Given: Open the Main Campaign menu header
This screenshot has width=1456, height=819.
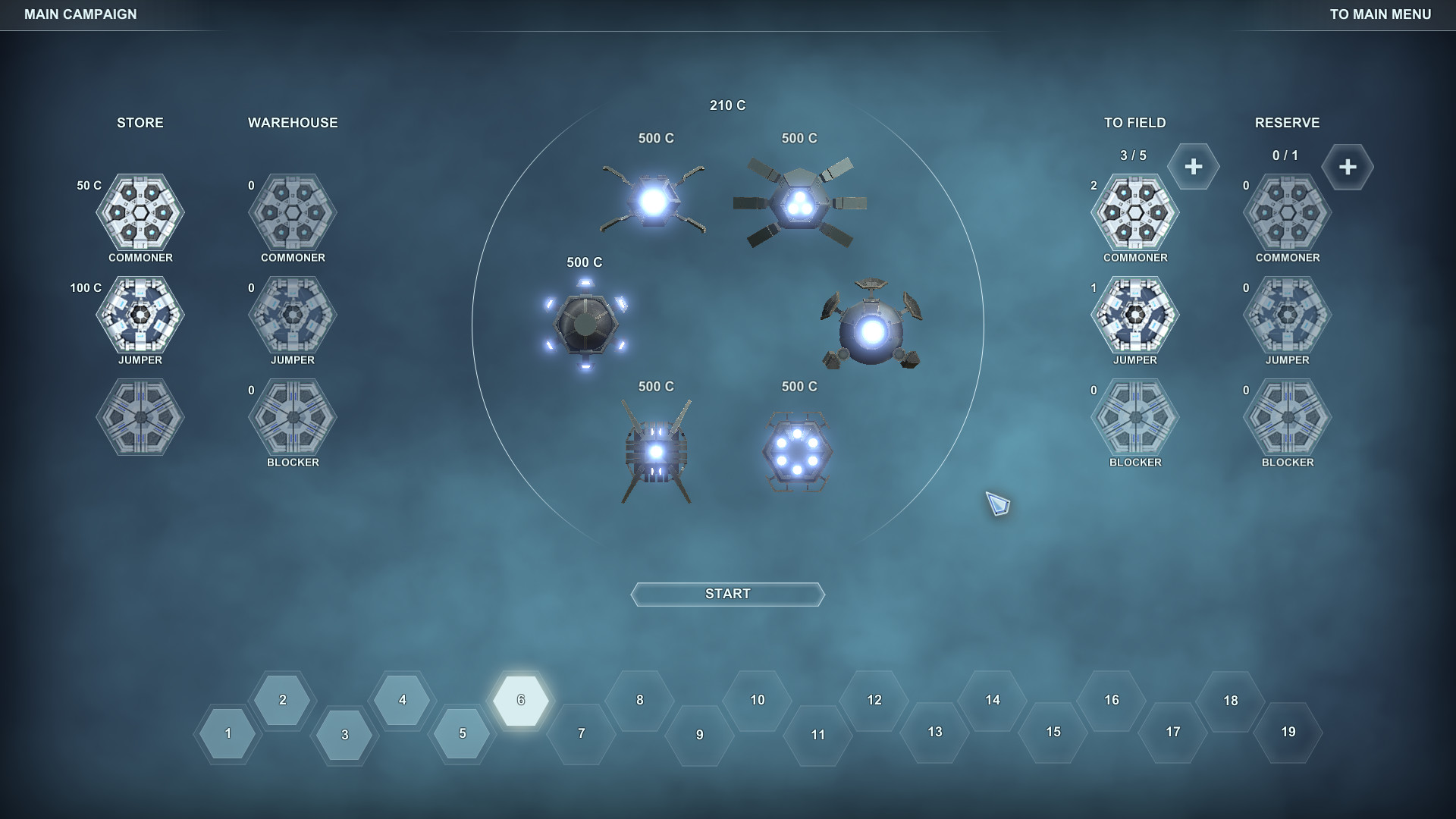Looking at the screenshot, I should click(80, 14).
